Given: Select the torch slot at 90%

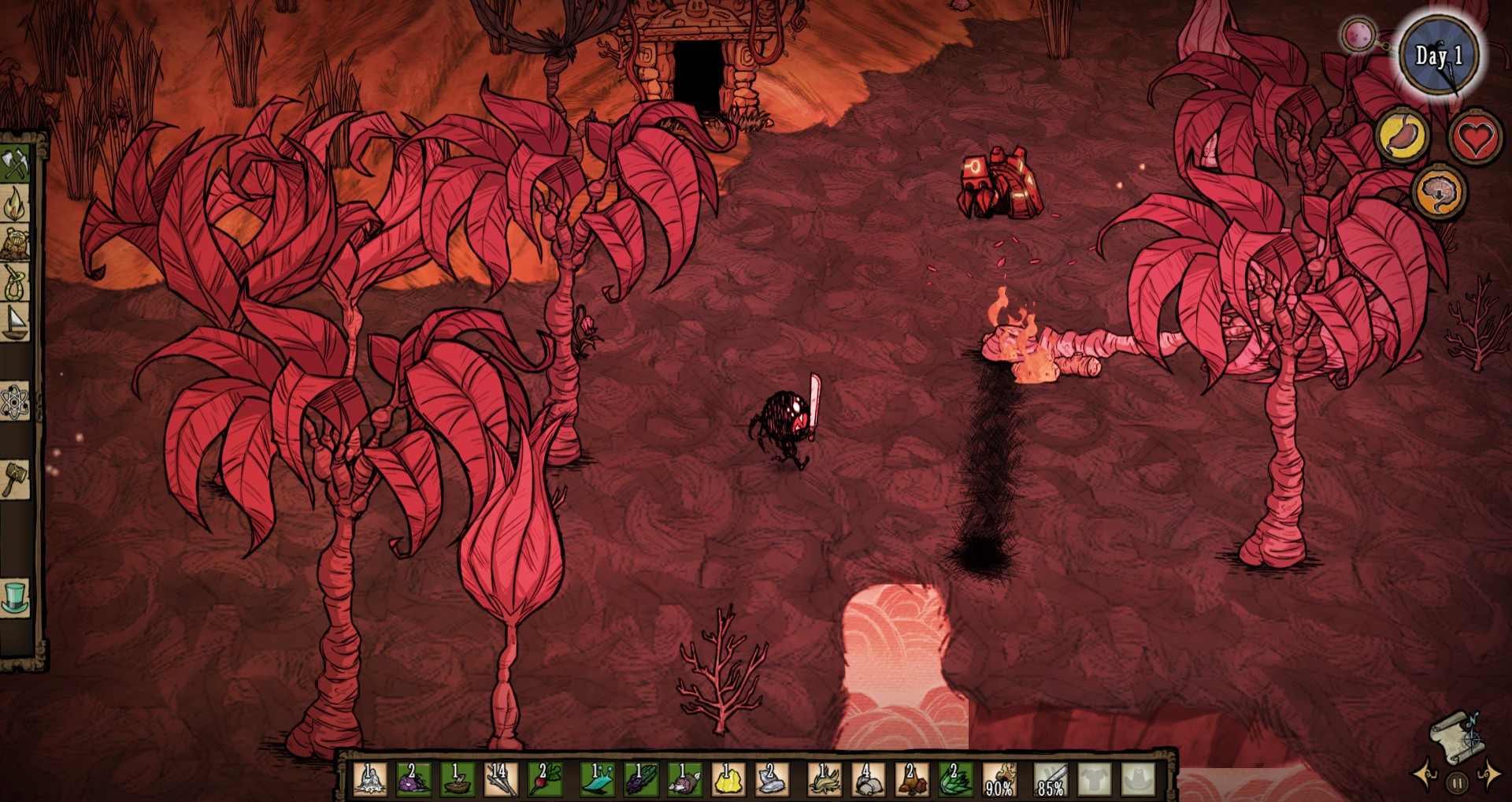Looking at the screenshot, I should point(999,778).
